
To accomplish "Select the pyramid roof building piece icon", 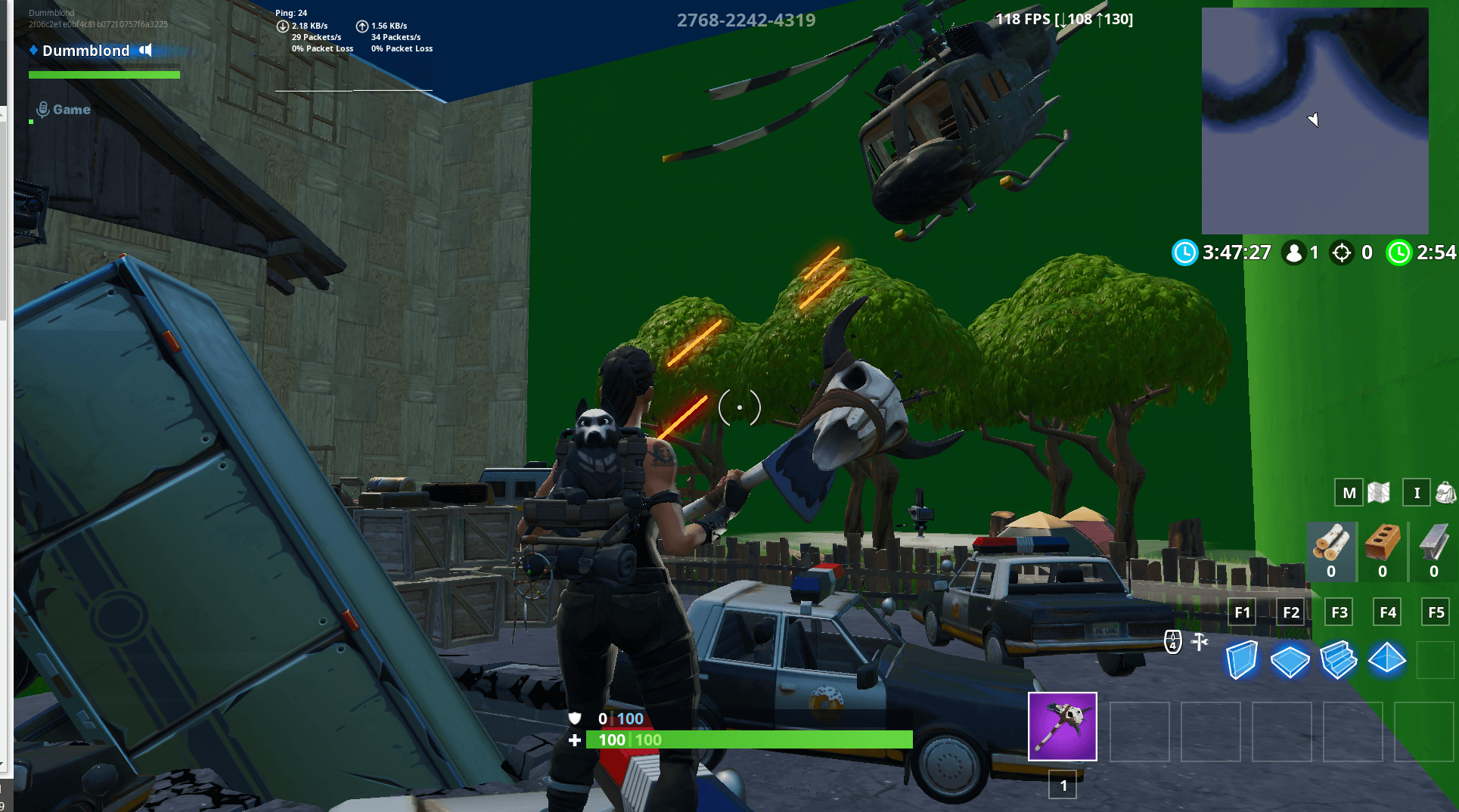I will [1387, 659].
